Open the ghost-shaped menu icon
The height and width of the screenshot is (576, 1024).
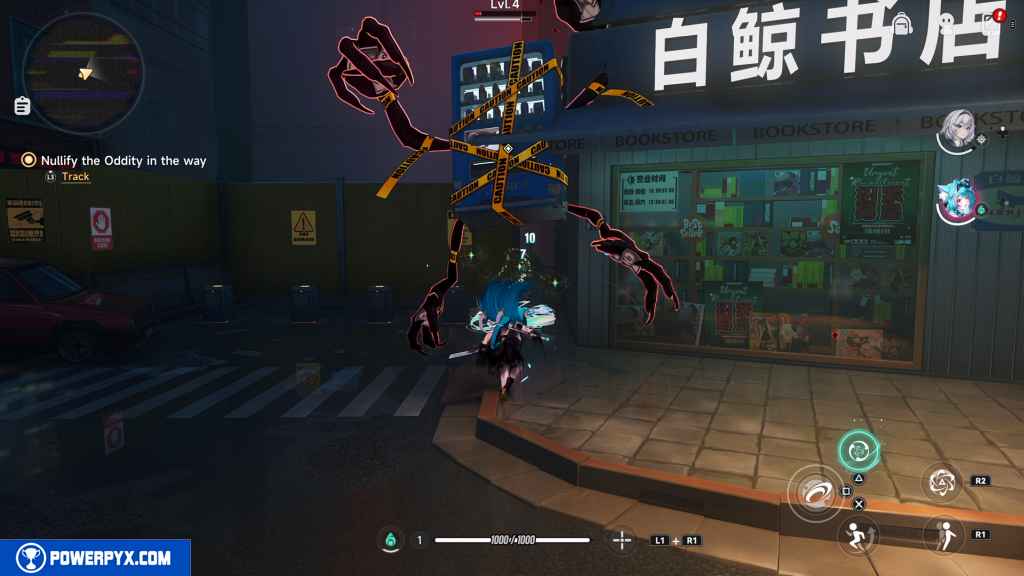(x=945, y=22)
